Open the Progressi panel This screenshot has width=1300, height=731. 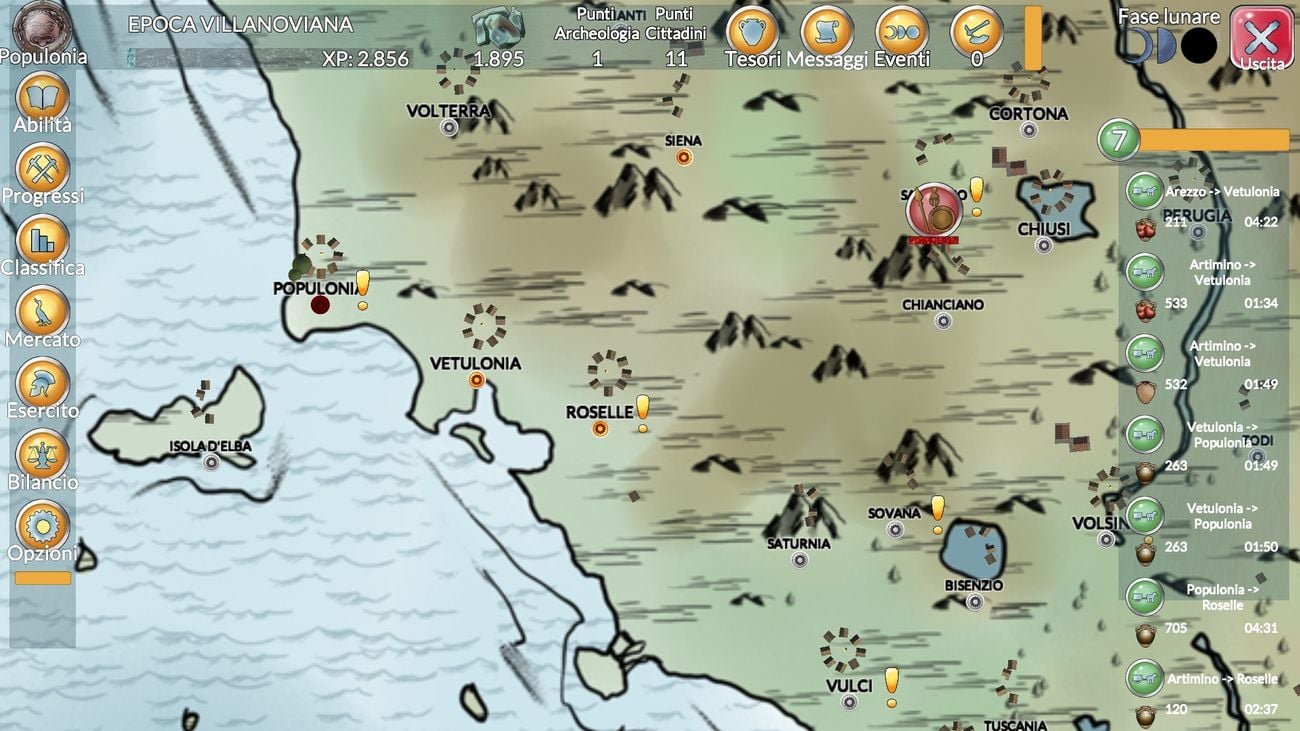click(x=42, y=169)
